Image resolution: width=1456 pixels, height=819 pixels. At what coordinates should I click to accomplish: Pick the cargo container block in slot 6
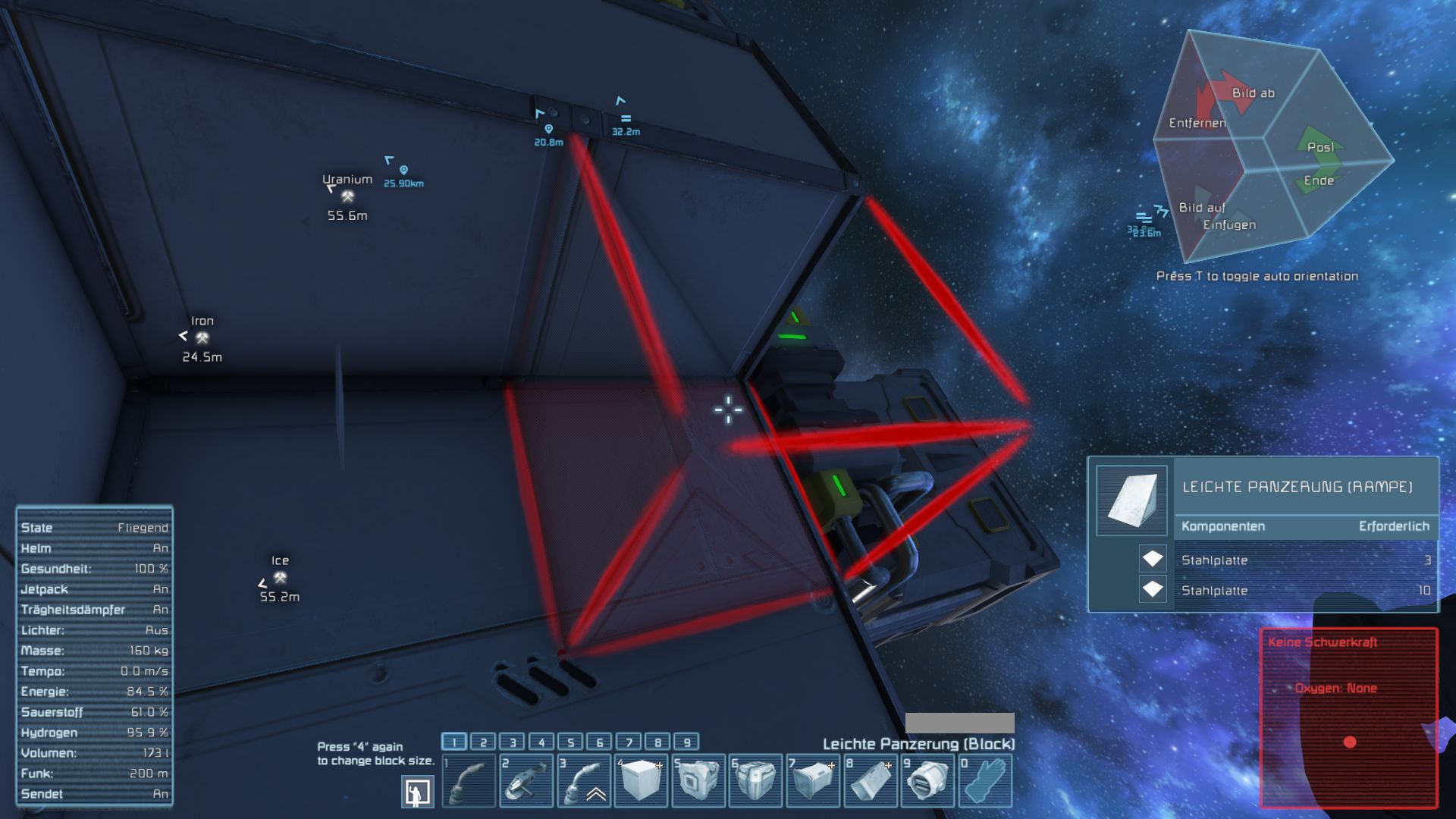pos(755,780)
